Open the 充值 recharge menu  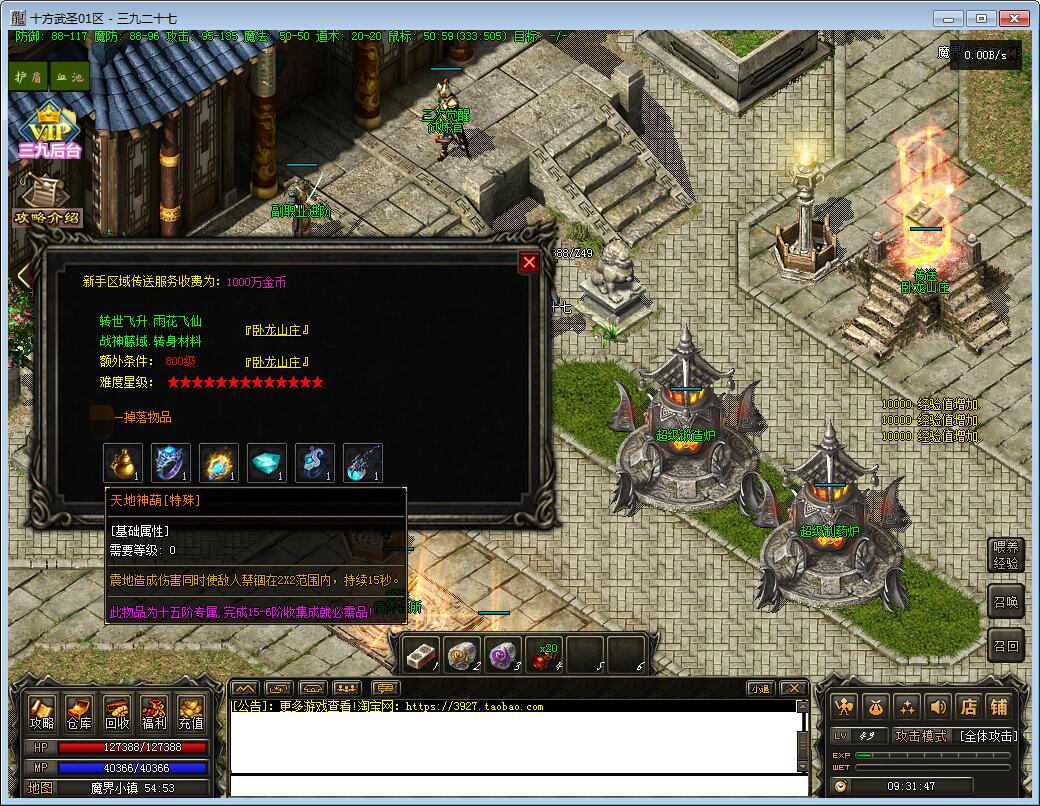[190, 713]
